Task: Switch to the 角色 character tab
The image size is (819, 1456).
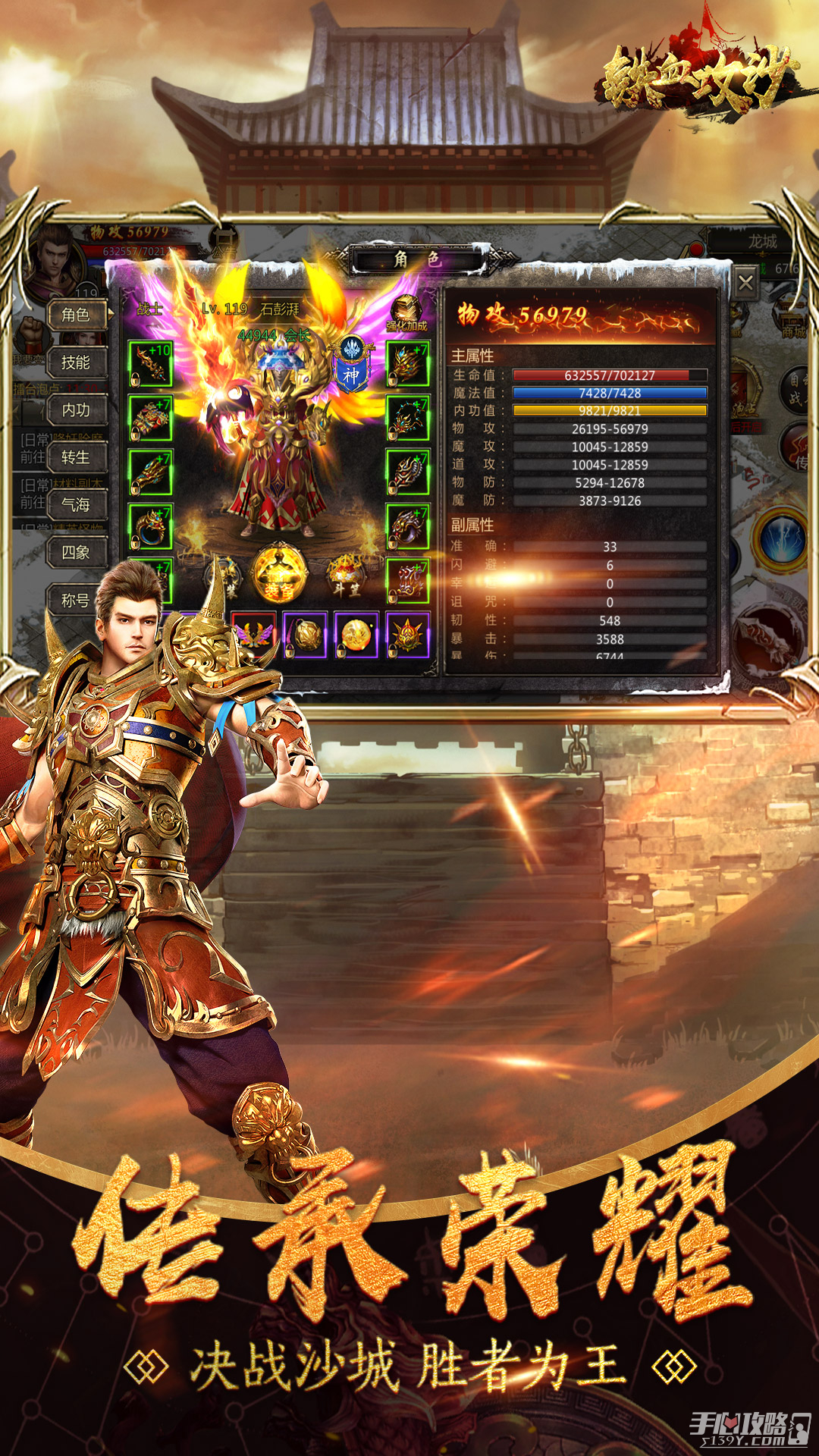Action: tap(76, 315)
